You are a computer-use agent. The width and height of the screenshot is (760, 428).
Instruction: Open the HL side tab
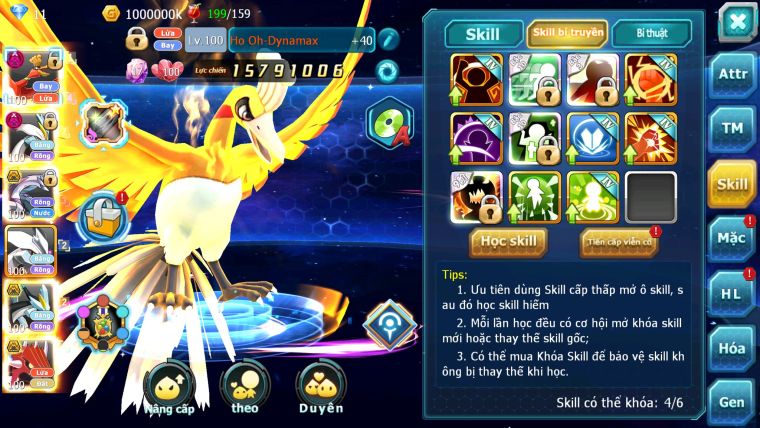pos(732,293)
